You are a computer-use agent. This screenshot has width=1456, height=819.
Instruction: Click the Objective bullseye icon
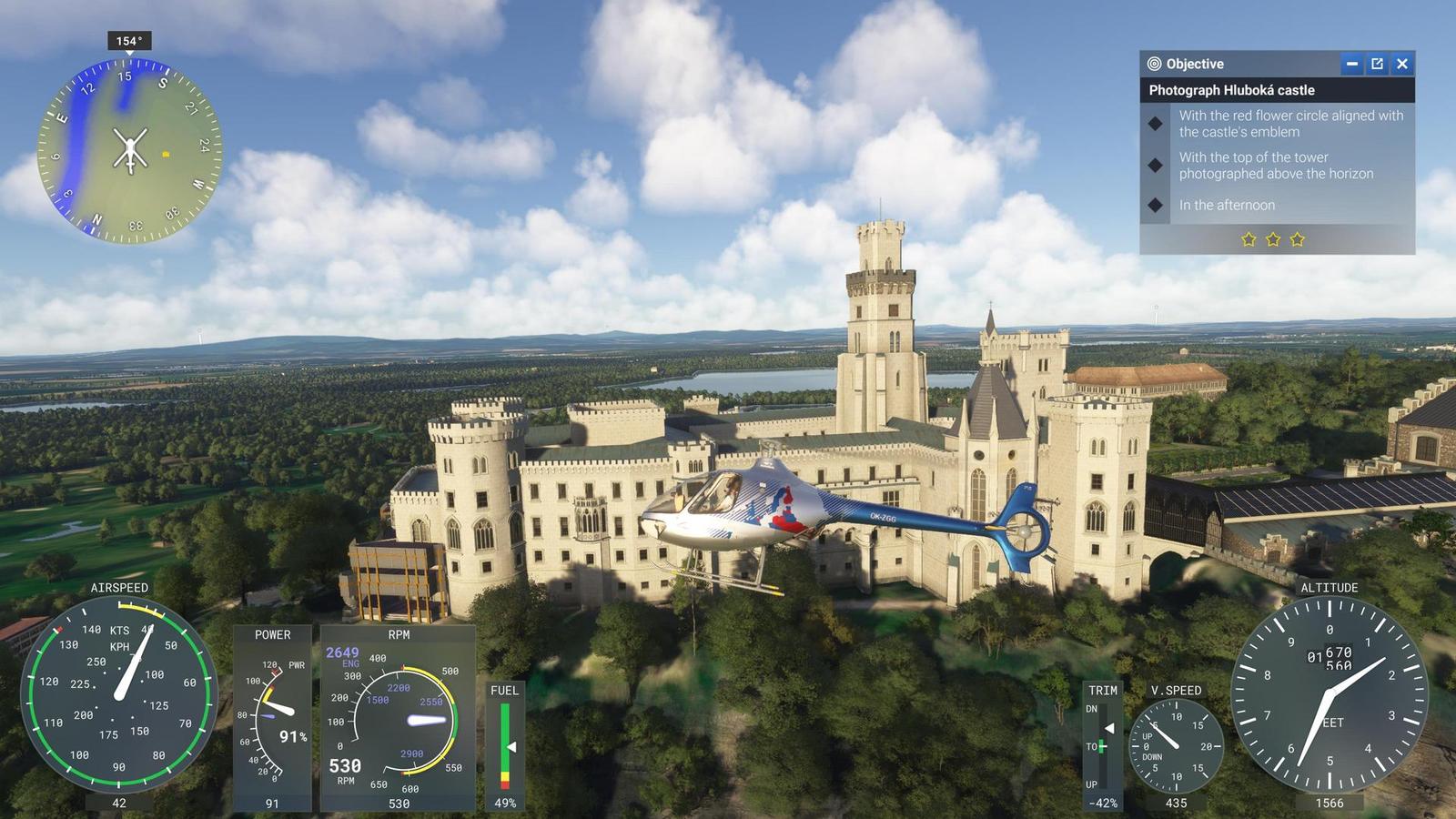1152,64
